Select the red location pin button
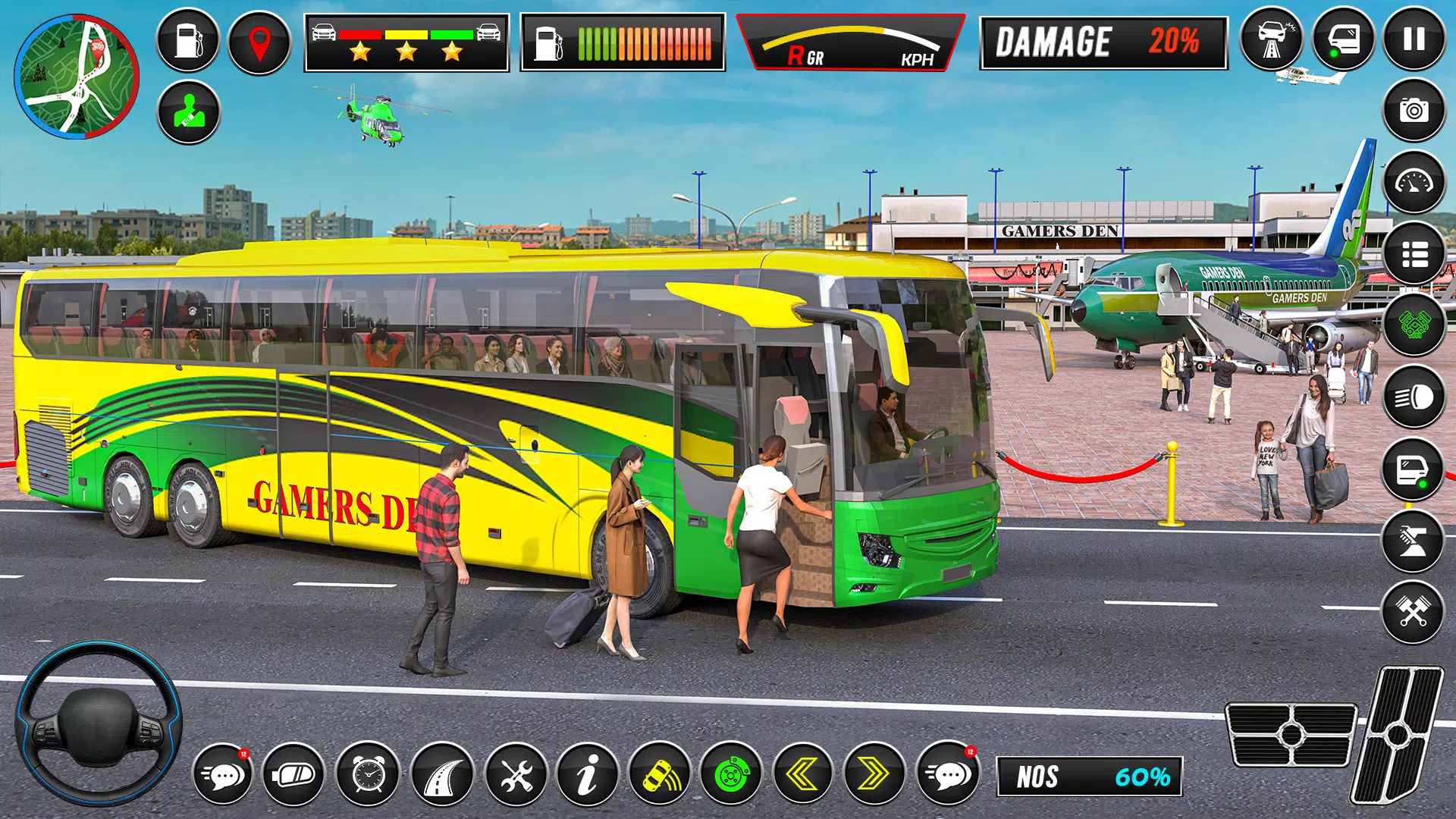 pos(259,42)
